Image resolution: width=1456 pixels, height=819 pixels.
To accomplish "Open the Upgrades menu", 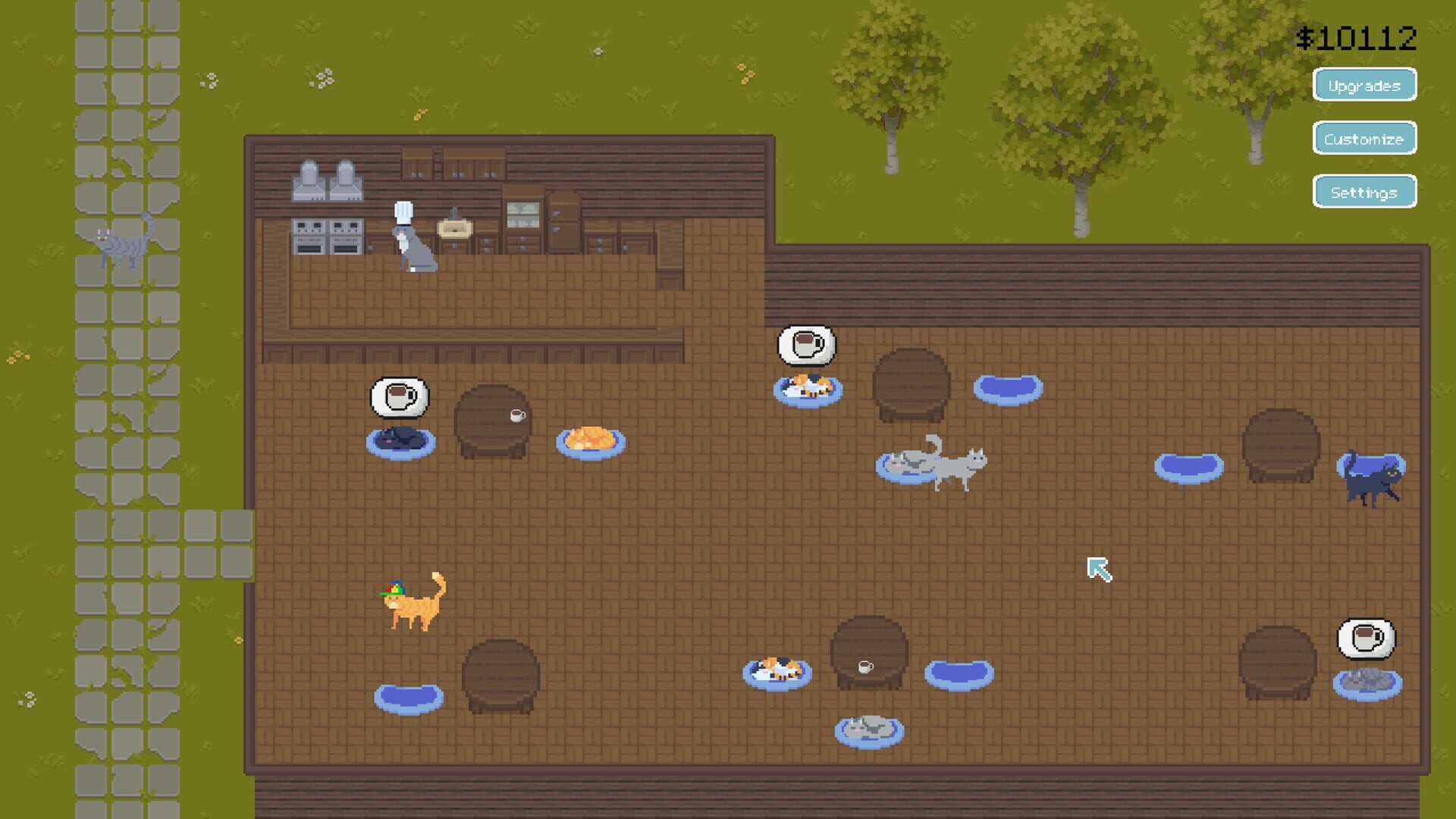I will pos(1364,85).
